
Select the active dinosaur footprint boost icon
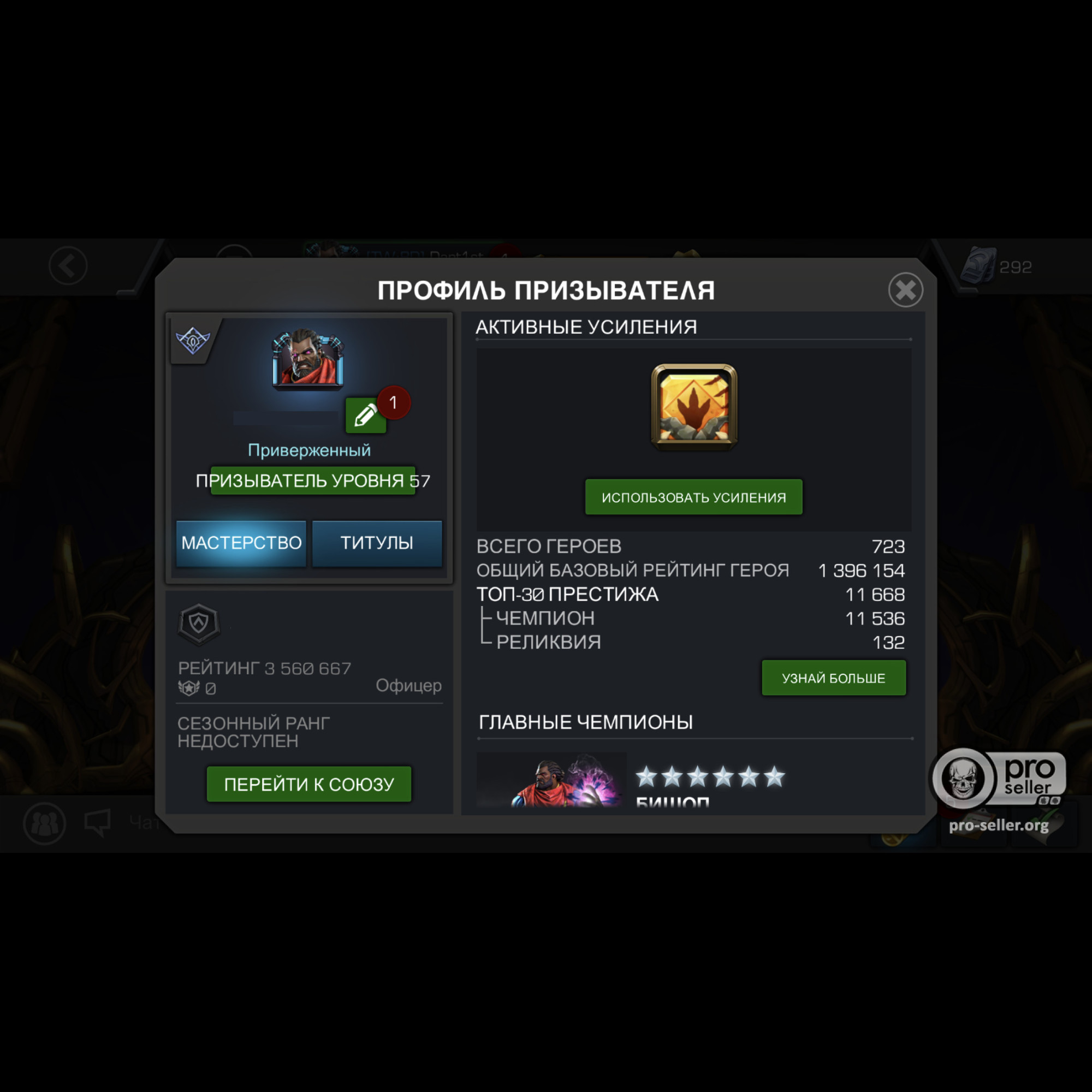pyautogui.click(x=694, y=407)
